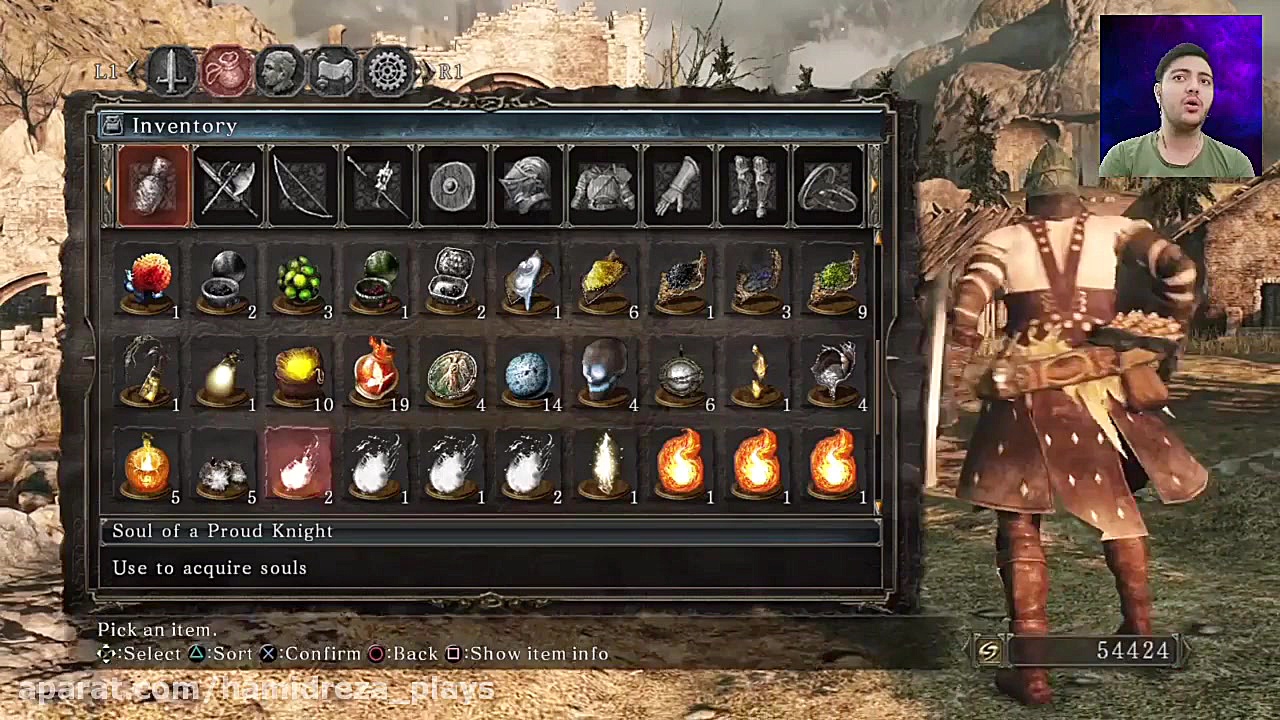1280x720 pixels.
Task: Select the highlighted Soul of a Proud Knight
Action: pyautogui.click(x=297, y=463)
